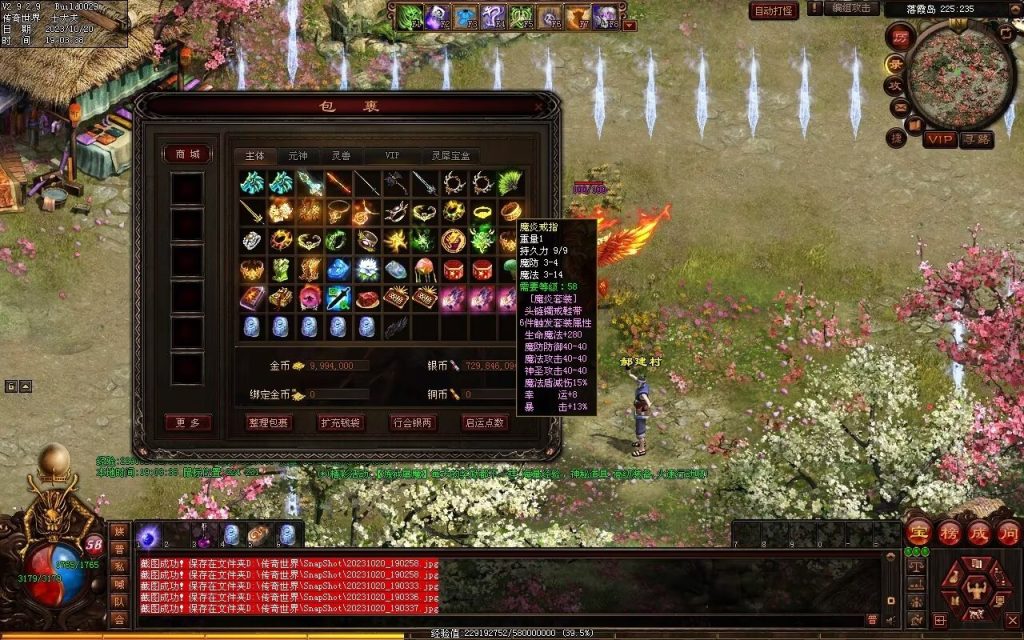Click the 更多 more button
This screenshot has height=640, width=1024.
pyautogui.click(x=187, y=423)
